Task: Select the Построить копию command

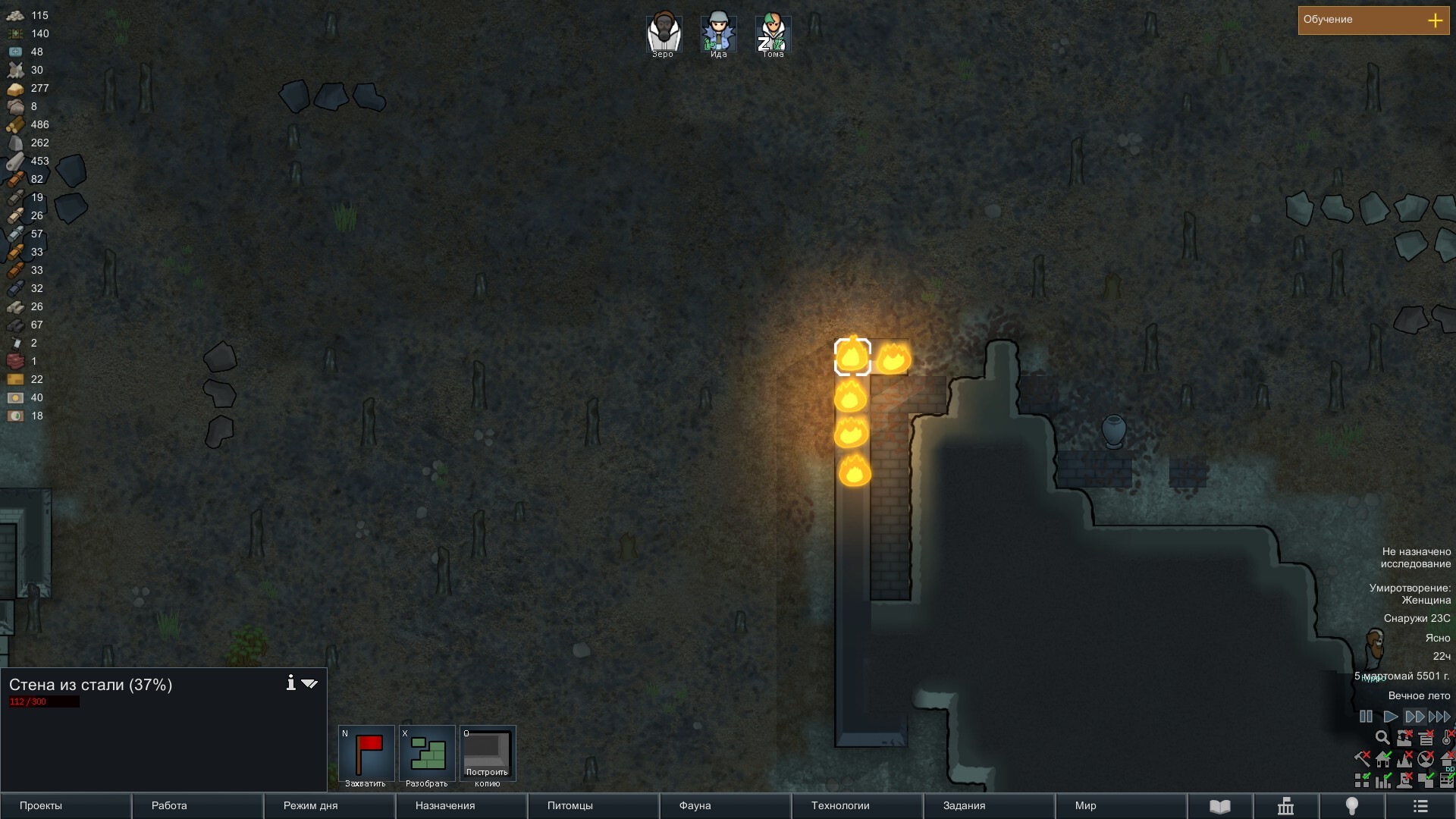Action: [488, 755]
